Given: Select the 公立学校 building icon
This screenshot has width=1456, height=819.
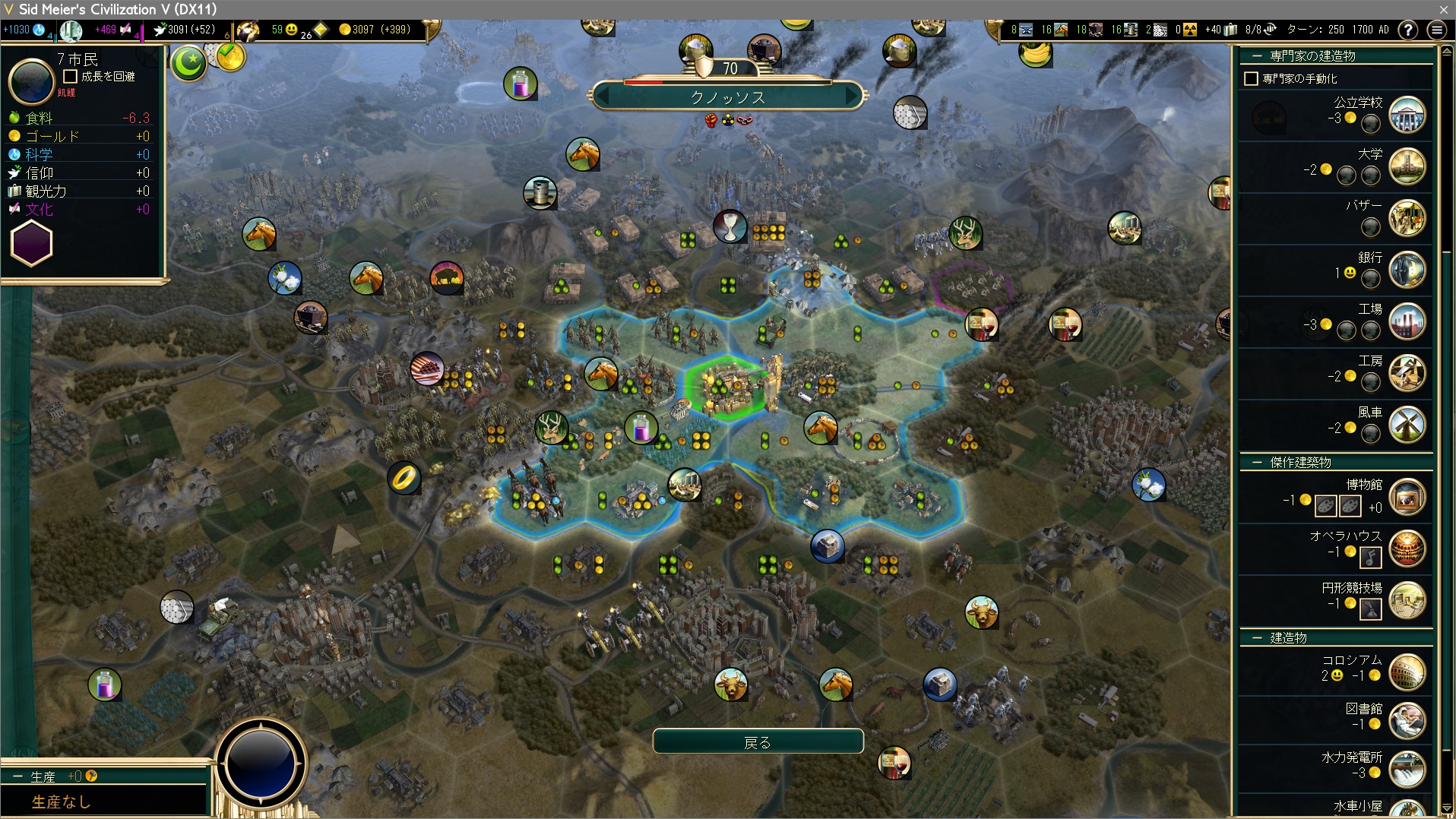Looking at the screenshot, I should [x=1407, y=115].
